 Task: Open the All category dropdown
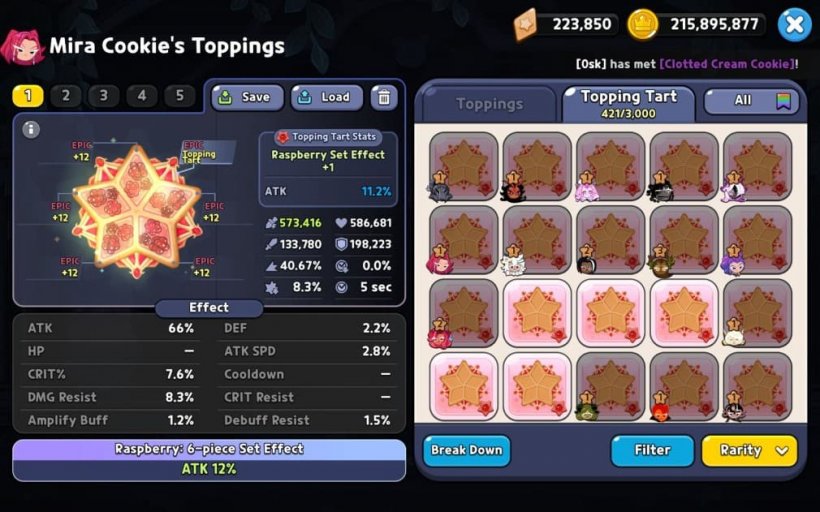753,101
